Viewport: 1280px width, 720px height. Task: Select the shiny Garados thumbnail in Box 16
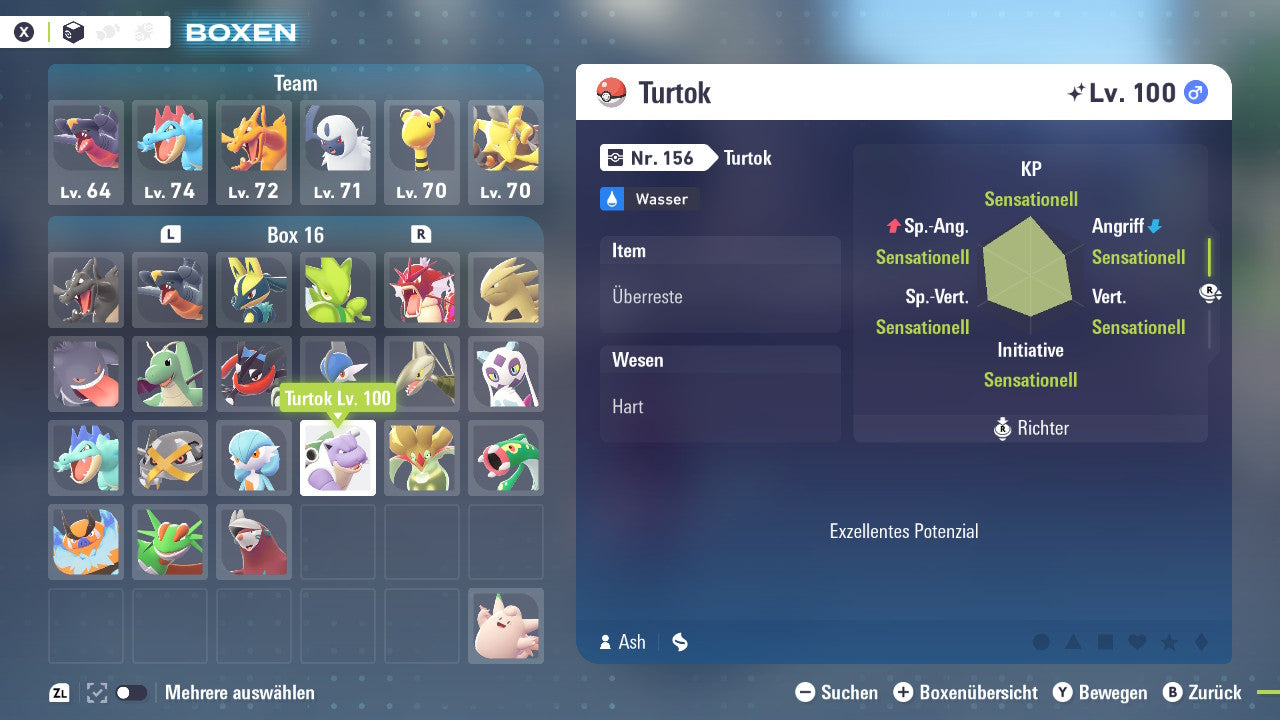pos(422,290)
